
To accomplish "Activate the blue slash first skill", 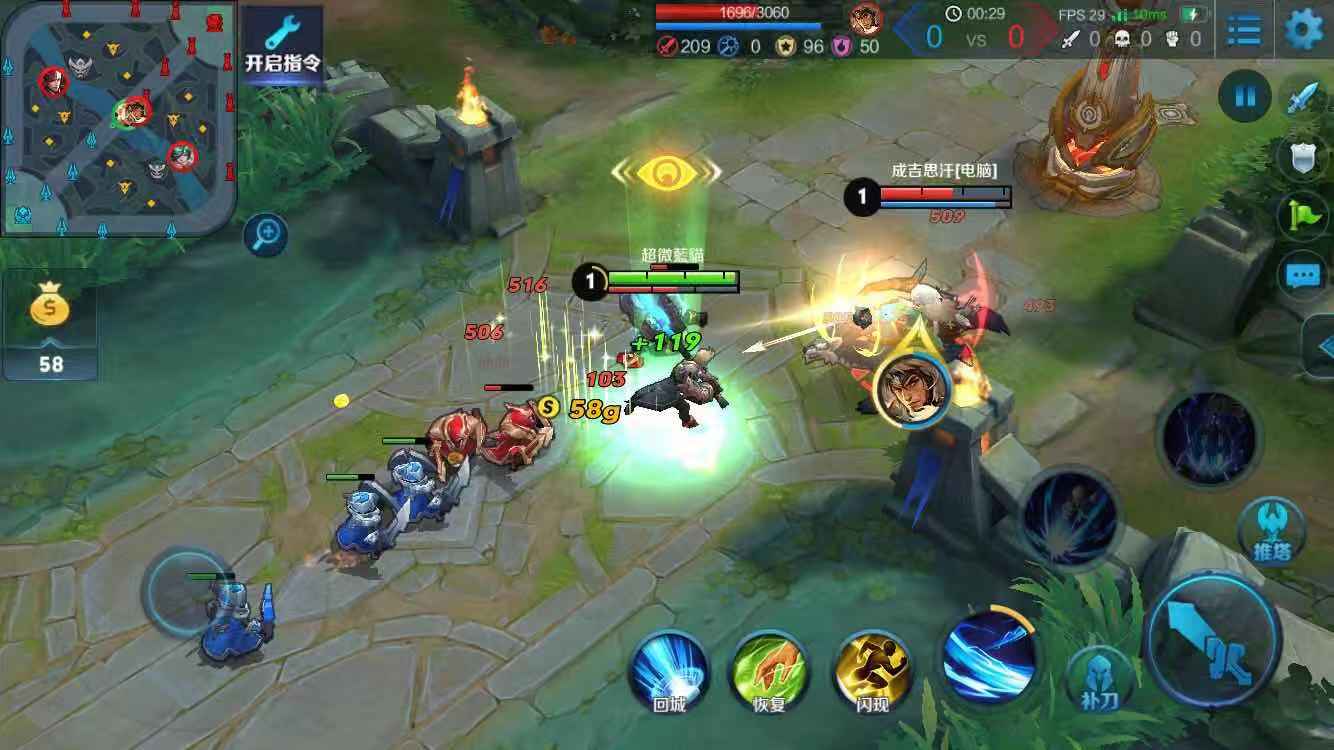I will coord(989,656).
